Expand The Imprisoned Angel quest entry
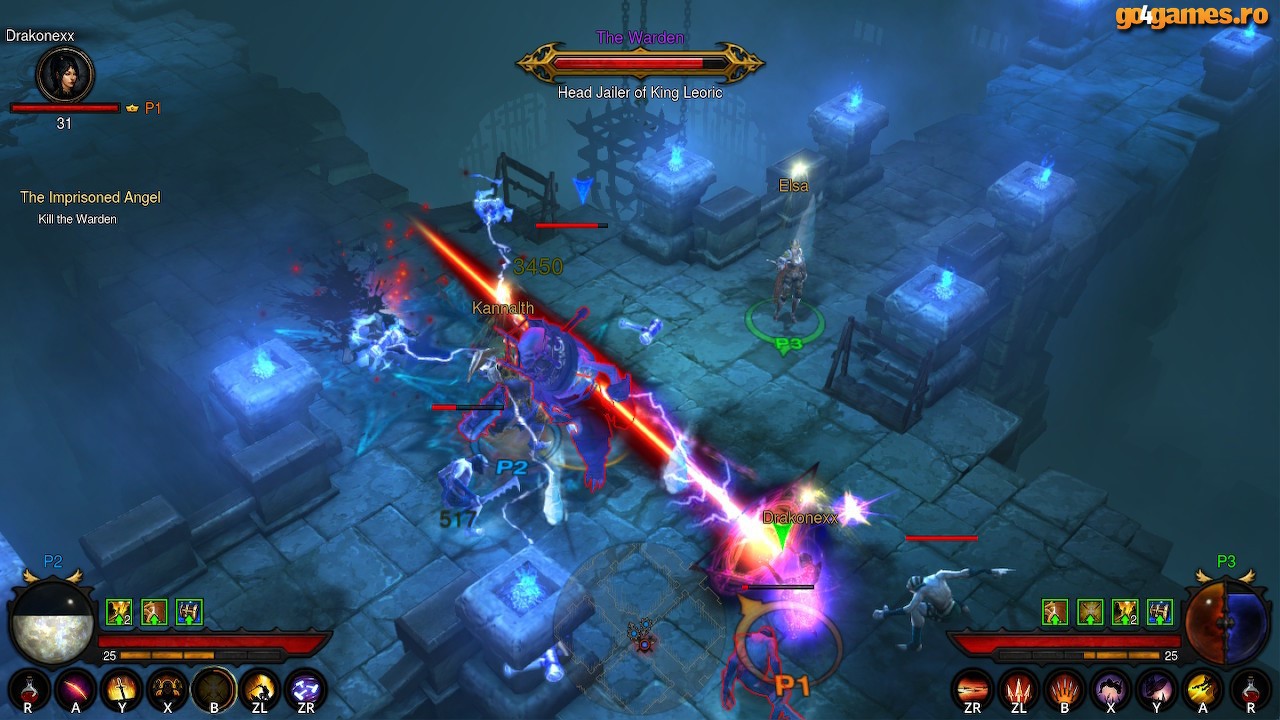 [x=90, y=197]
